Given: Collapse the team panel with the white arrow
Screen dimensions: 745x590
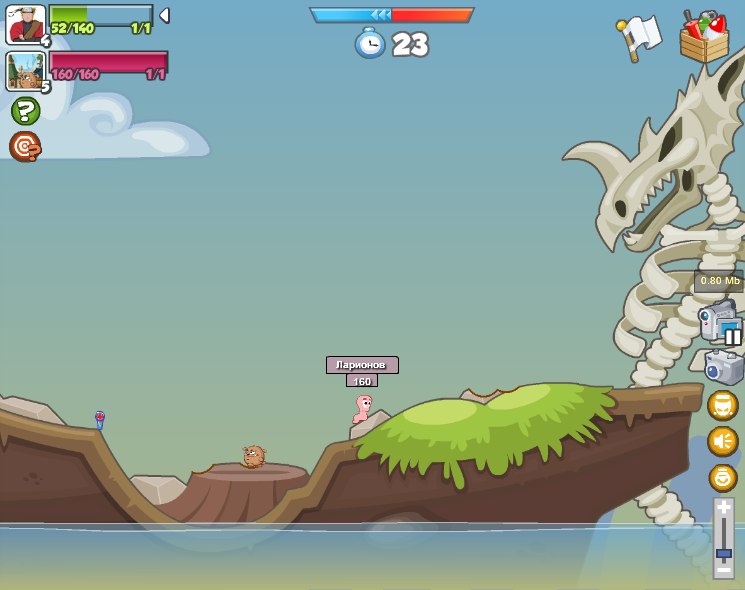Looking at the screenshot, I should click(x=164, y=15).
